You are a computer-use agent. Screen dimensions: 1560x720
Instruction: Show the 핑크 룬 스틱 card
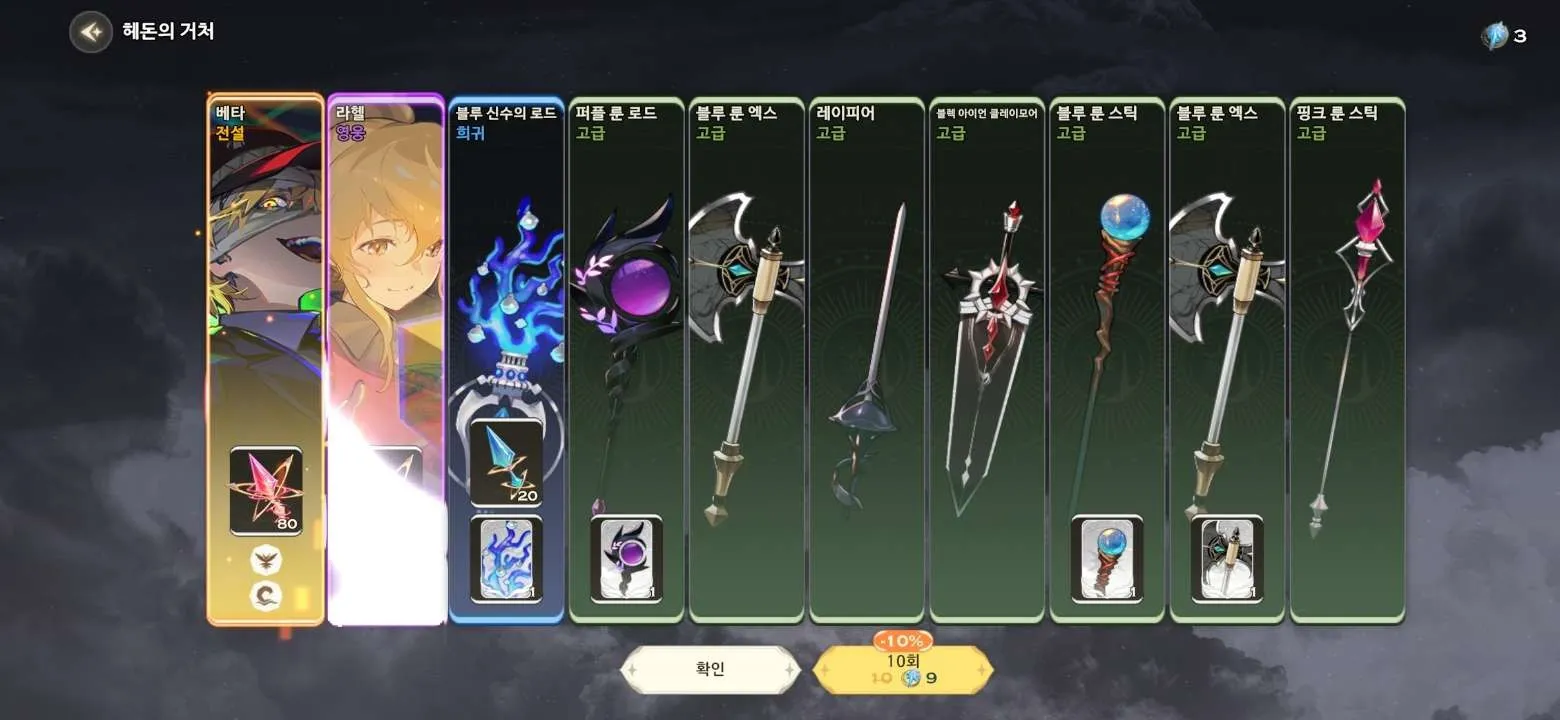[x=1347, y=360]
